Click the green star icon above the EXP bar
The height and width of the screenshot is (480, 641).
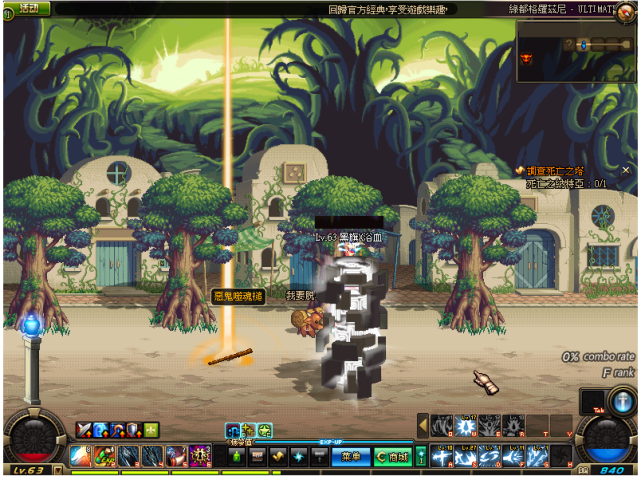click(x=265, y=431)
